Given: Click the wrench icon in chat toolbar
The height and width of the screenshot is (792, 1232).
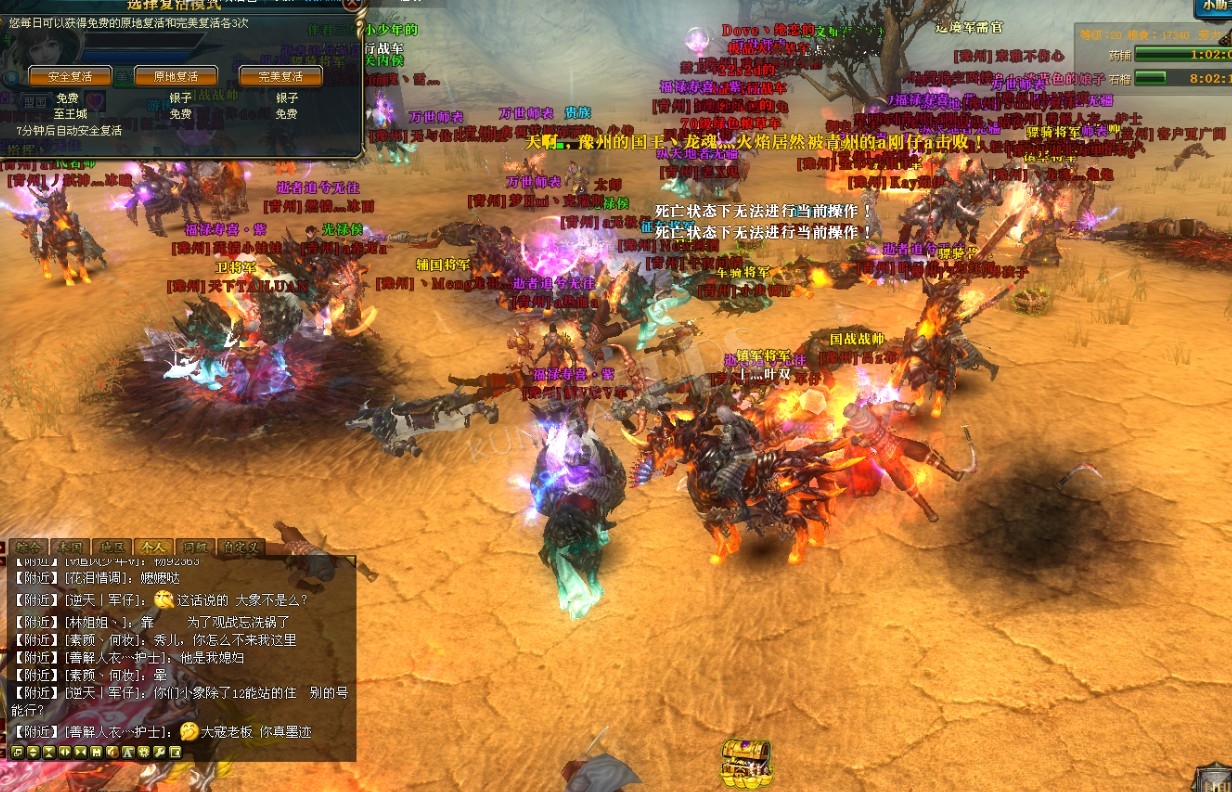Looking at the screenshot, I should [x=159, y=752].
